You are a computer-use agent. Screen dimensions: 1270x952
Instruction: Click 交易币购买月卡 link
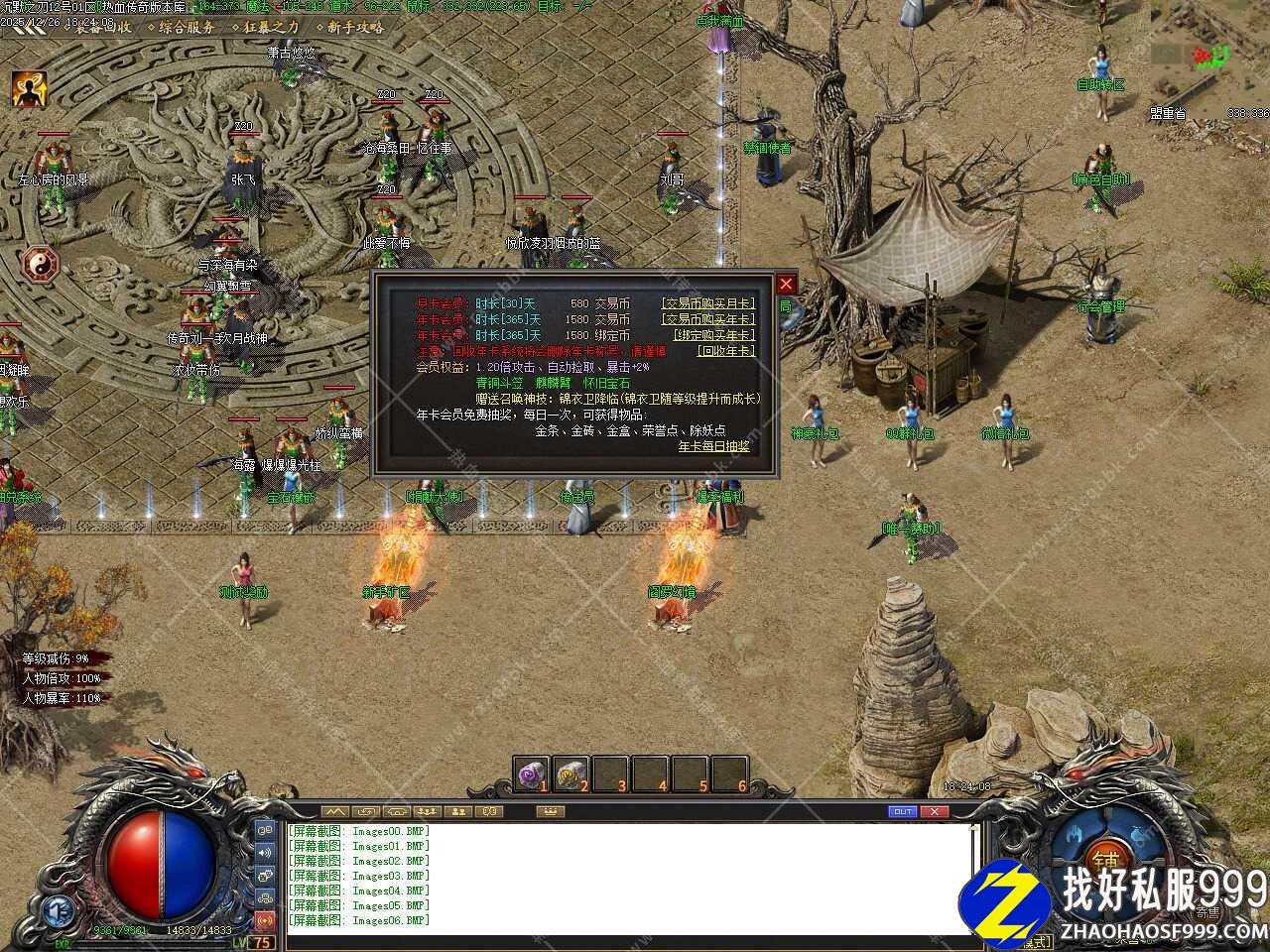coord(707,304)
